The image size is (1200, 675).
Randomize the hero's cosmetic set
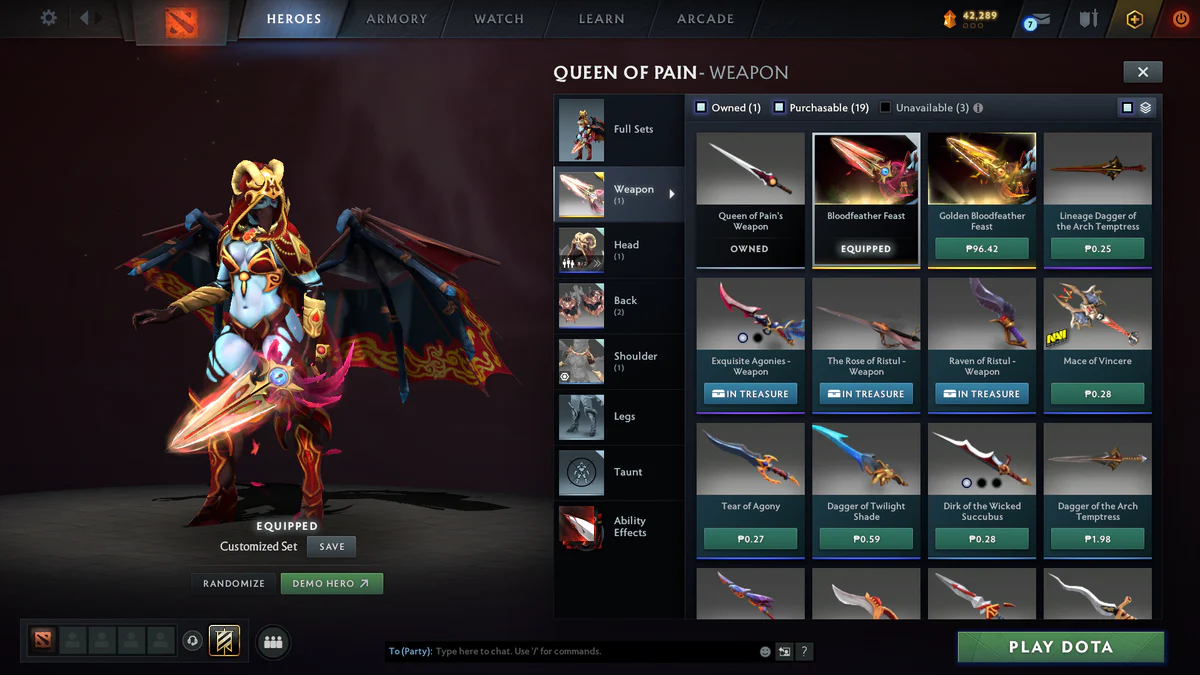(234, 583)
